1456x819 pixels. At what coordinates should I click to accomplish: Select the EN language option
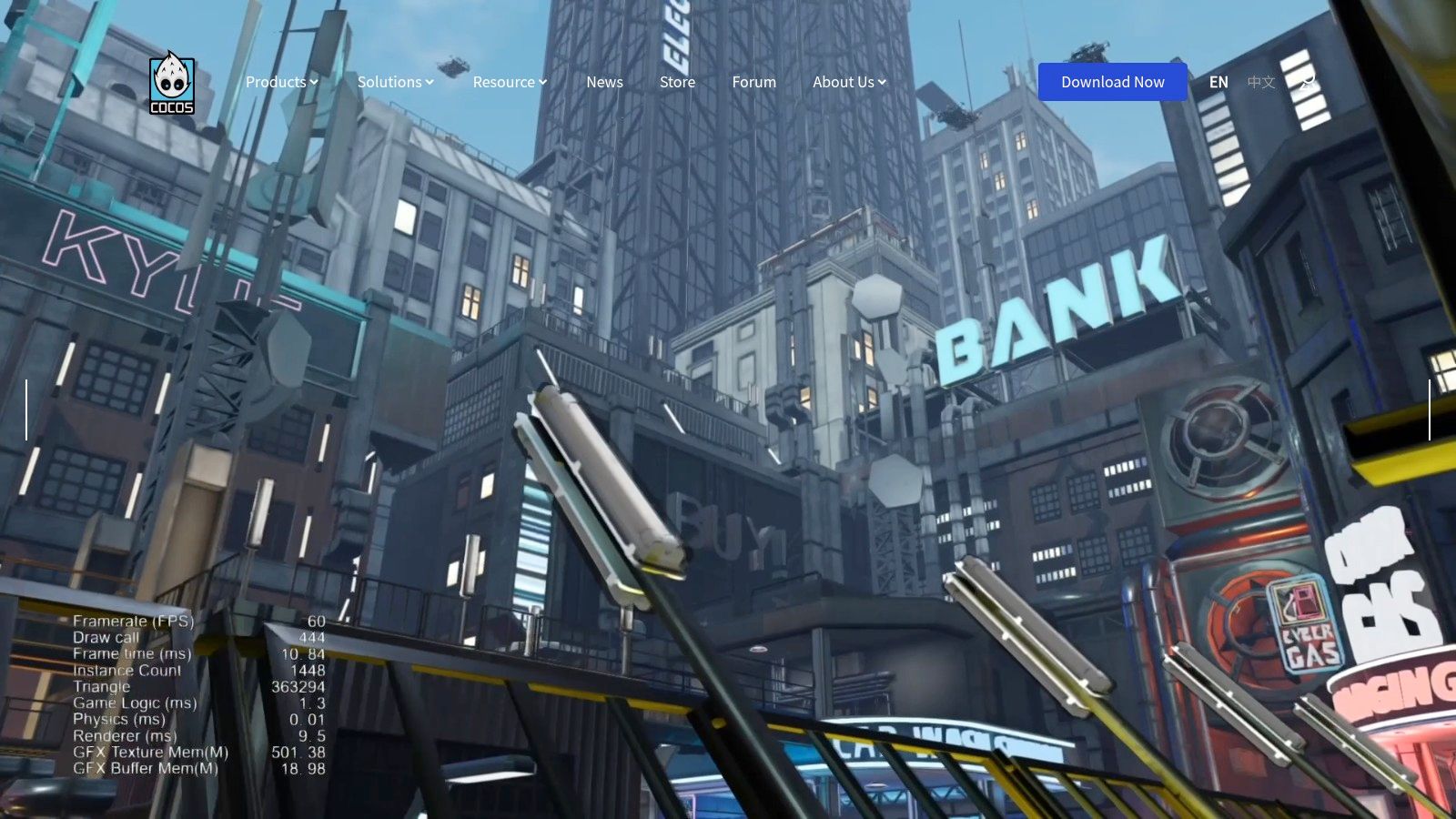tap(1218, 82)
